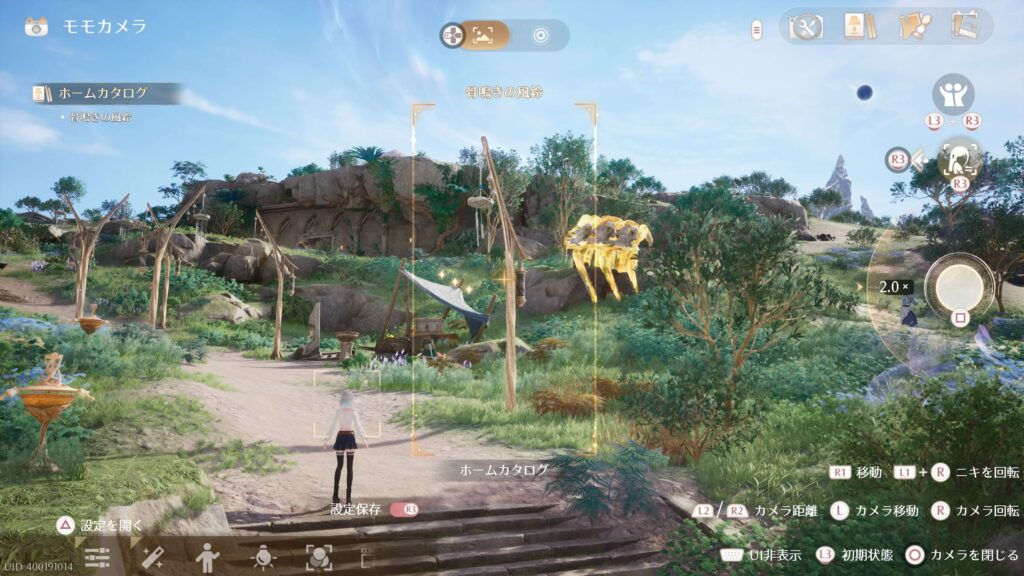
Task: Click the 2.0× zoom level indicator
Action: pos(894,287)
